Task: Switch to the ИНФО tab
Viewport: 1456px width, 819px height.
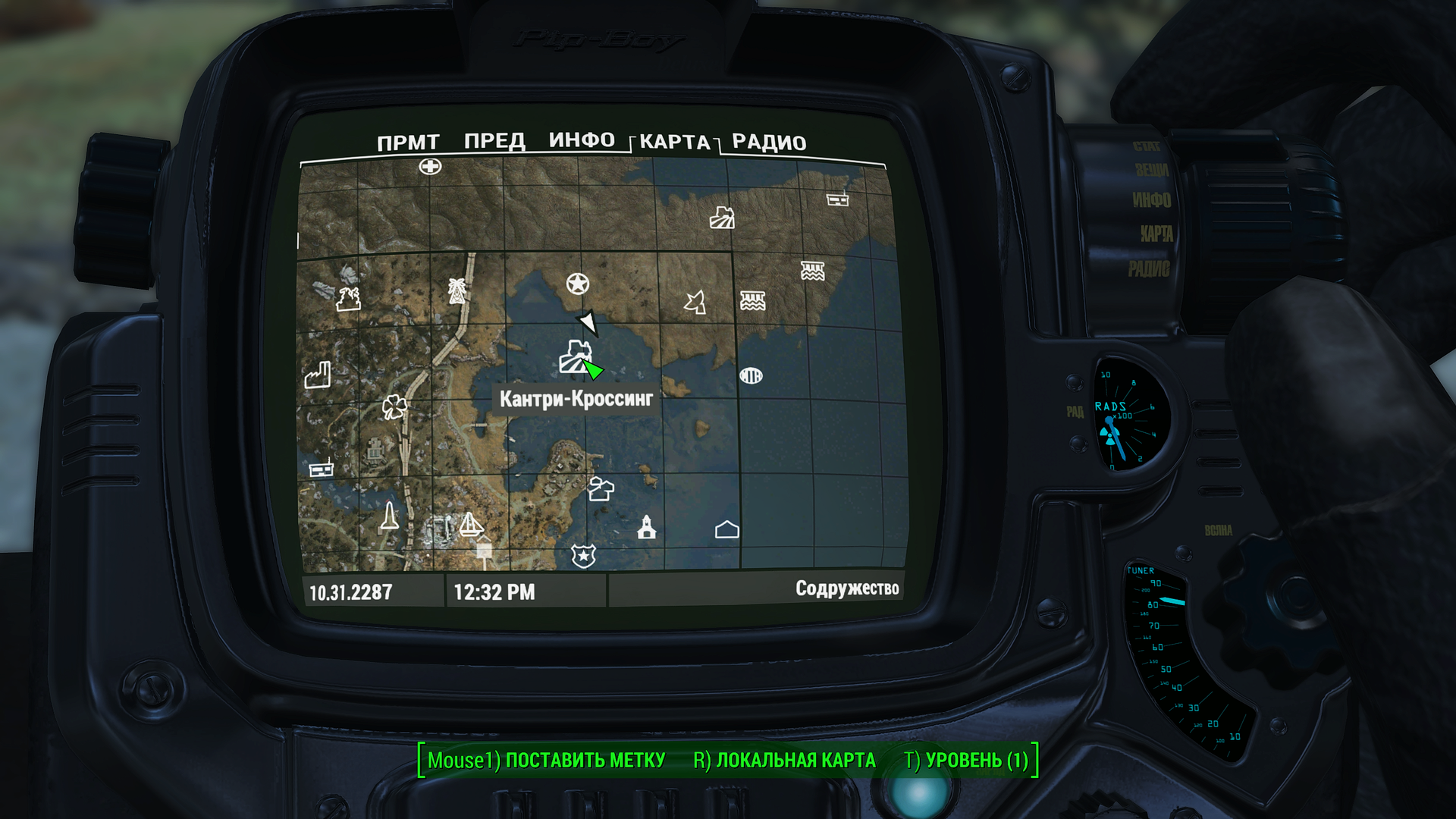Action: coord(582,140)
